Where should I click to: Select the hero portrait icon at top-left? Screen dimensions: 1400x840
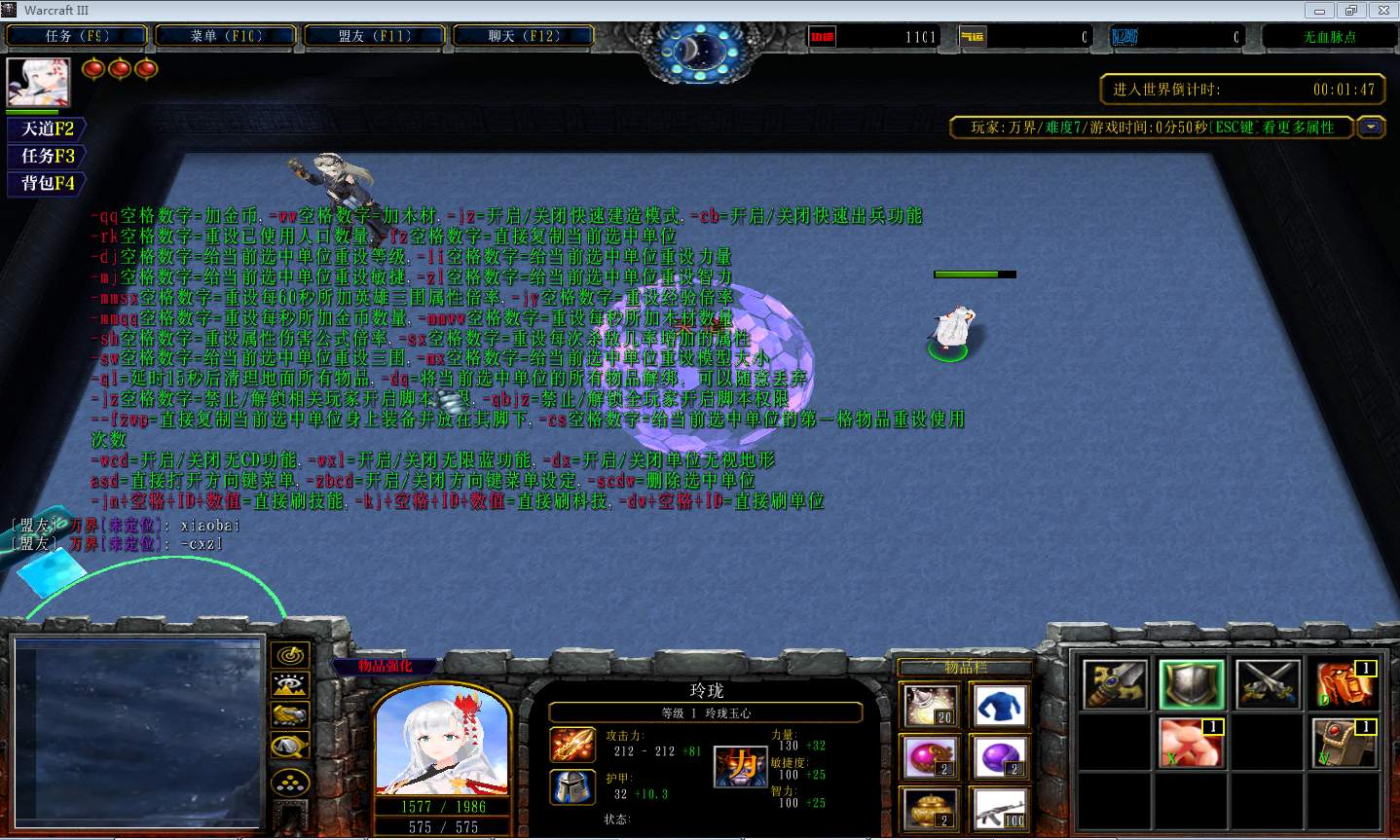38,83
